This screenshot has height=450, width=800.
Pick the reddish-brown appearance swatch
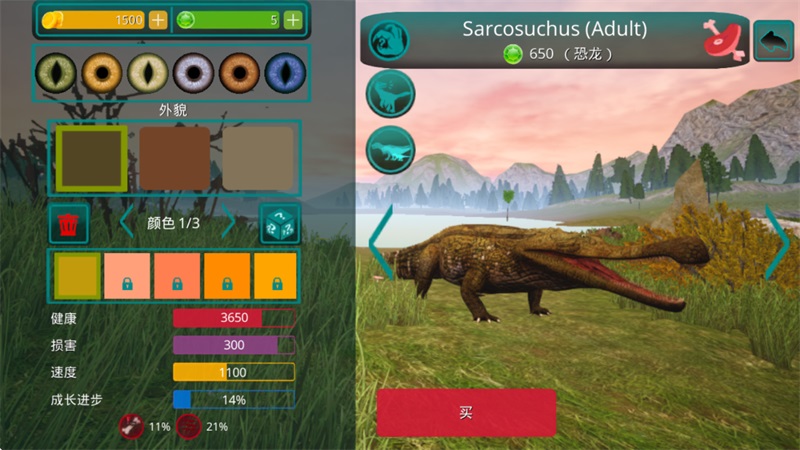pyautogui.click(x=174, y=158)
